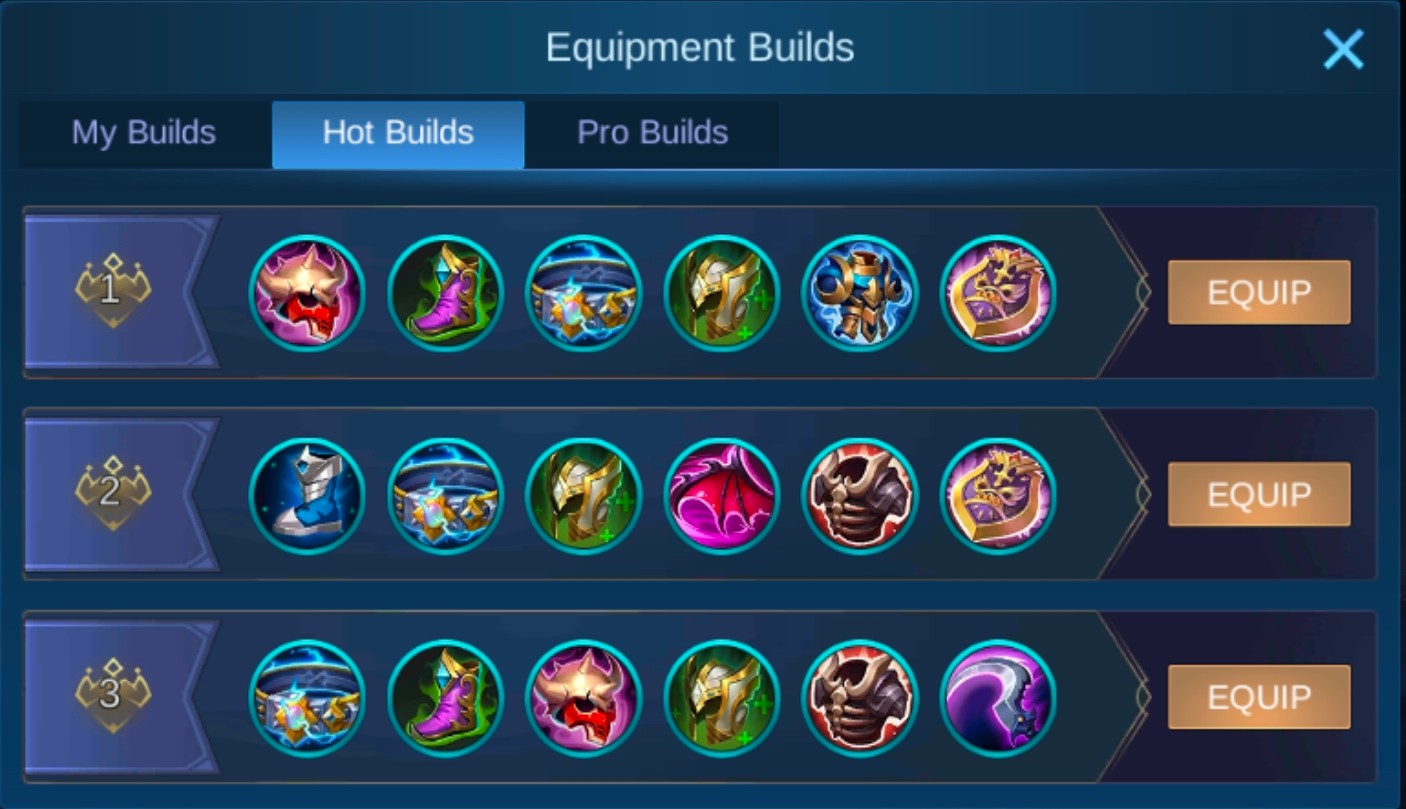Click the Immortality item at end of build 1
The height and width of the screenshot is (809, 1406).
tap(997, 292)
